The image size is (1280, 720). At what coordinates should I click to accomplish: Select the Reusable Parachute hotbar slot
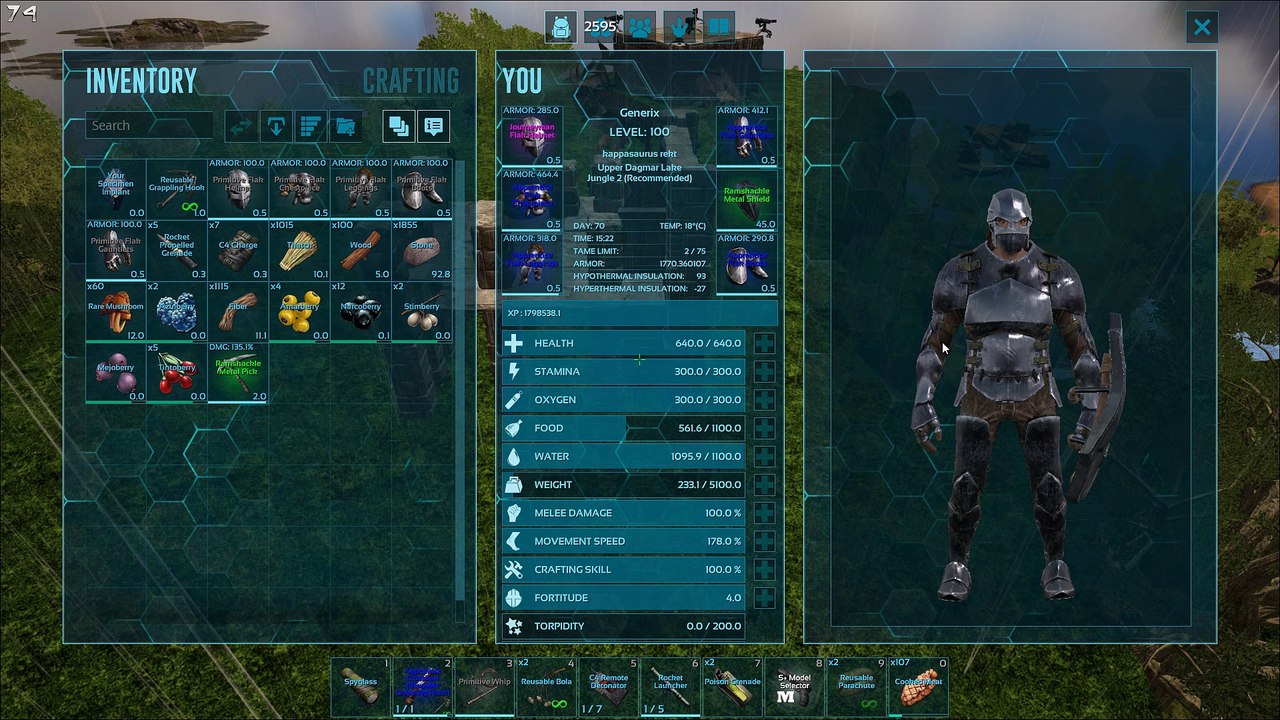(x=856, y=686)
